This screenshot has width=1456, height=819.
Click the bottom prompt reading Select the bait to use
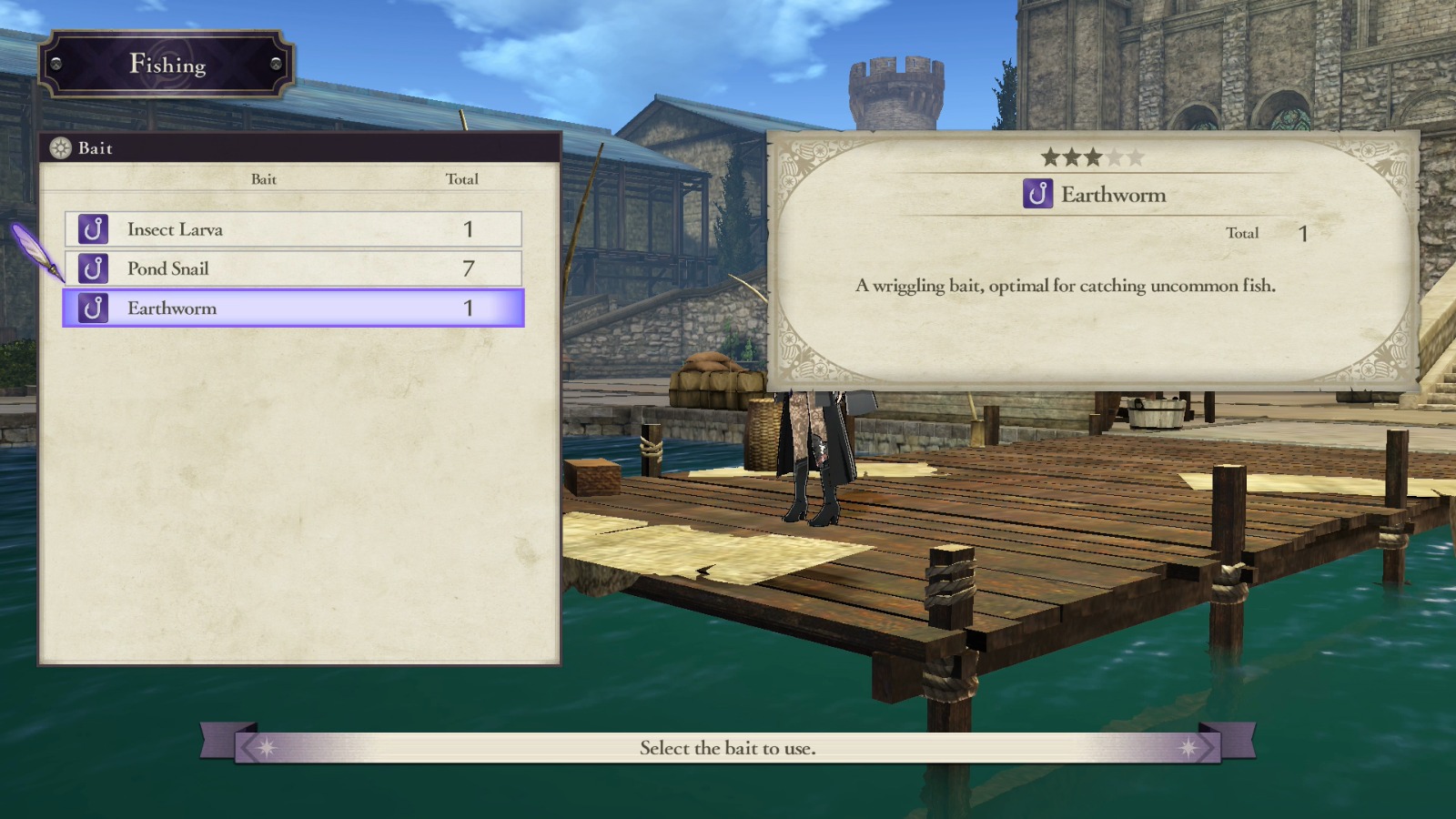point(728,748)
